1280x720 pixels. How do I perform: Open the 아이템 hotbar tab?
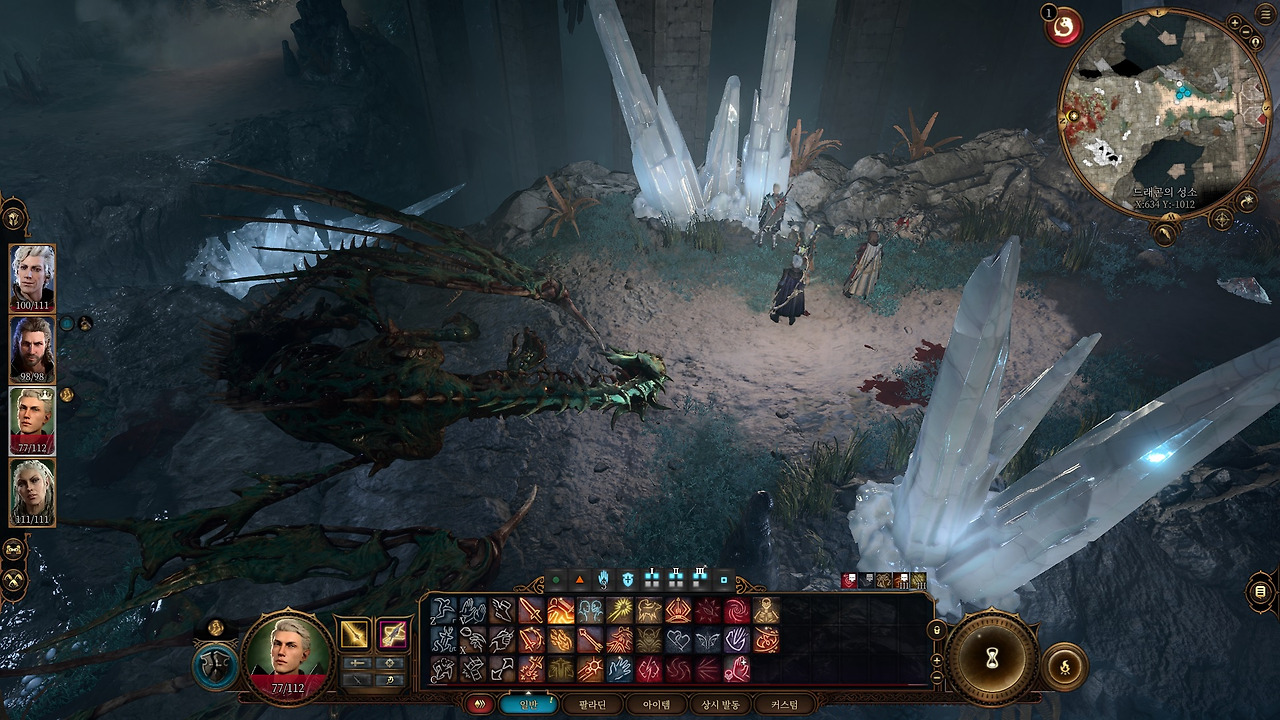point(656,705)
